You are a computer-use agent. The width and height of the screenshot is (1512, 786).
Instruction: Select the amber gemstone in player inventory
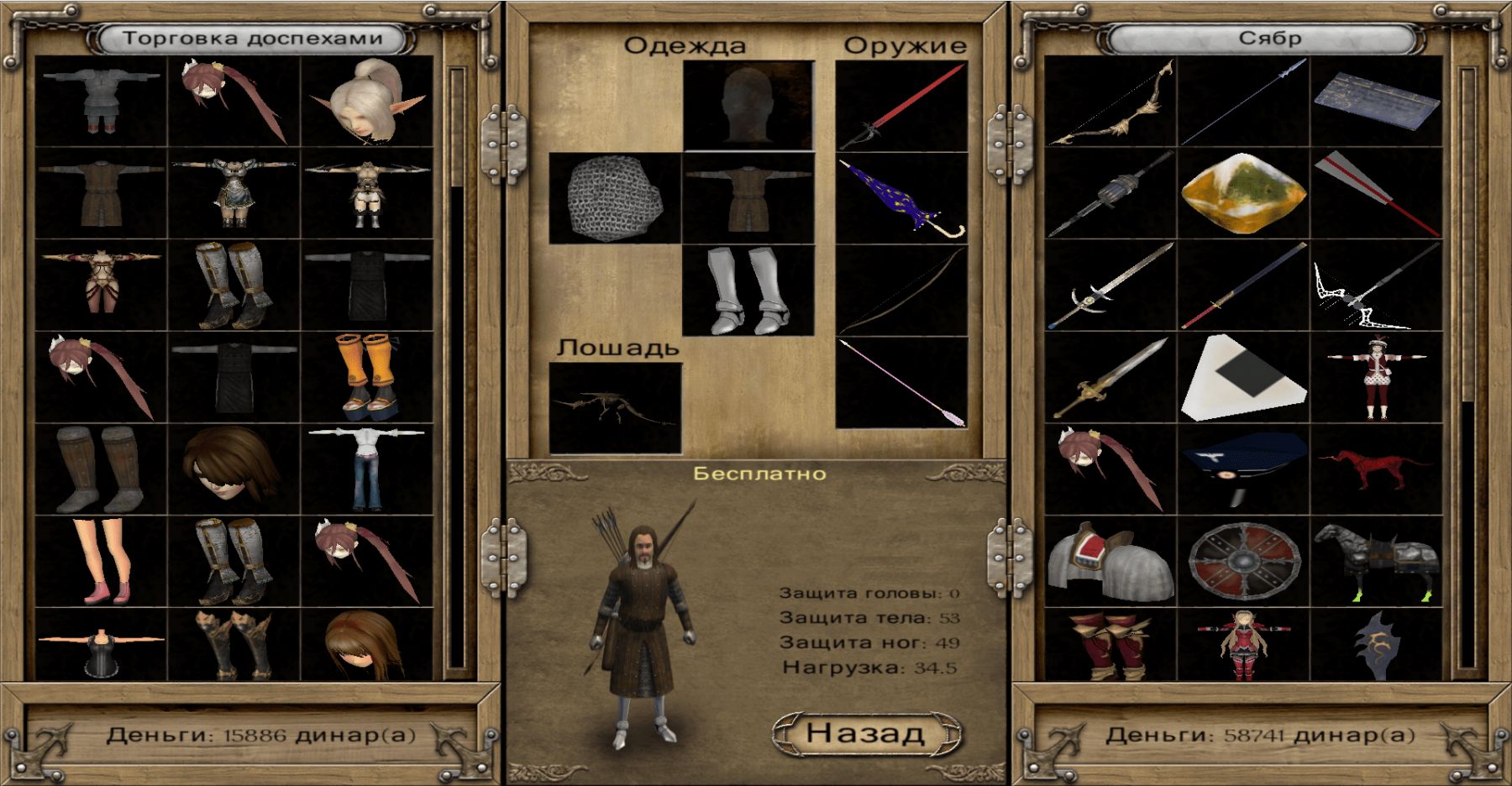point(1244,194)
